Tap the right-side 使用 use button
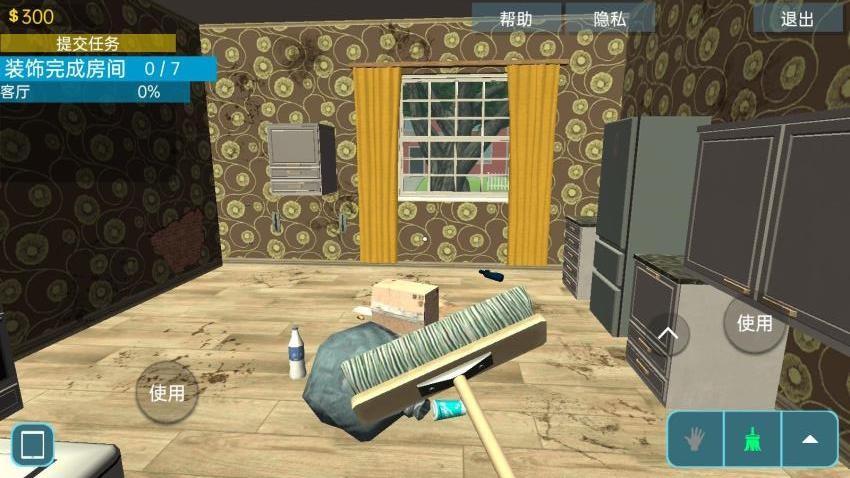Viewport: 850px width, 478px height. point(754,323)
